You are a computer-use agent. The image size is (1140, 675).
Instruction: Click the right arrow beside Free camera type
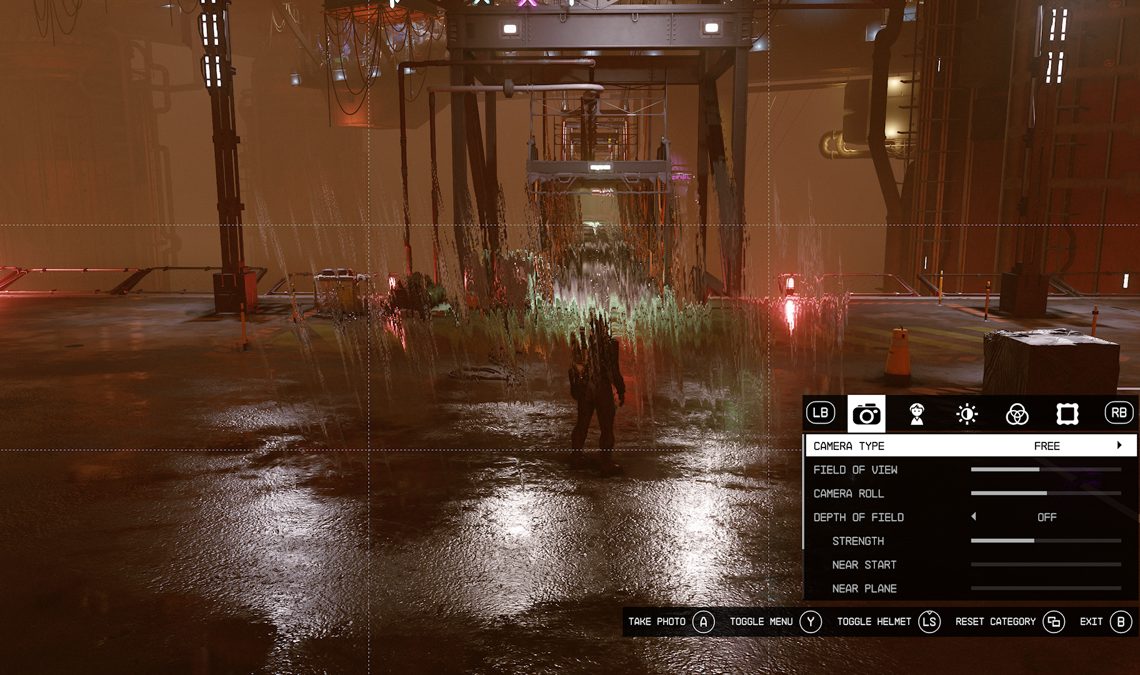click(1119, 446)
